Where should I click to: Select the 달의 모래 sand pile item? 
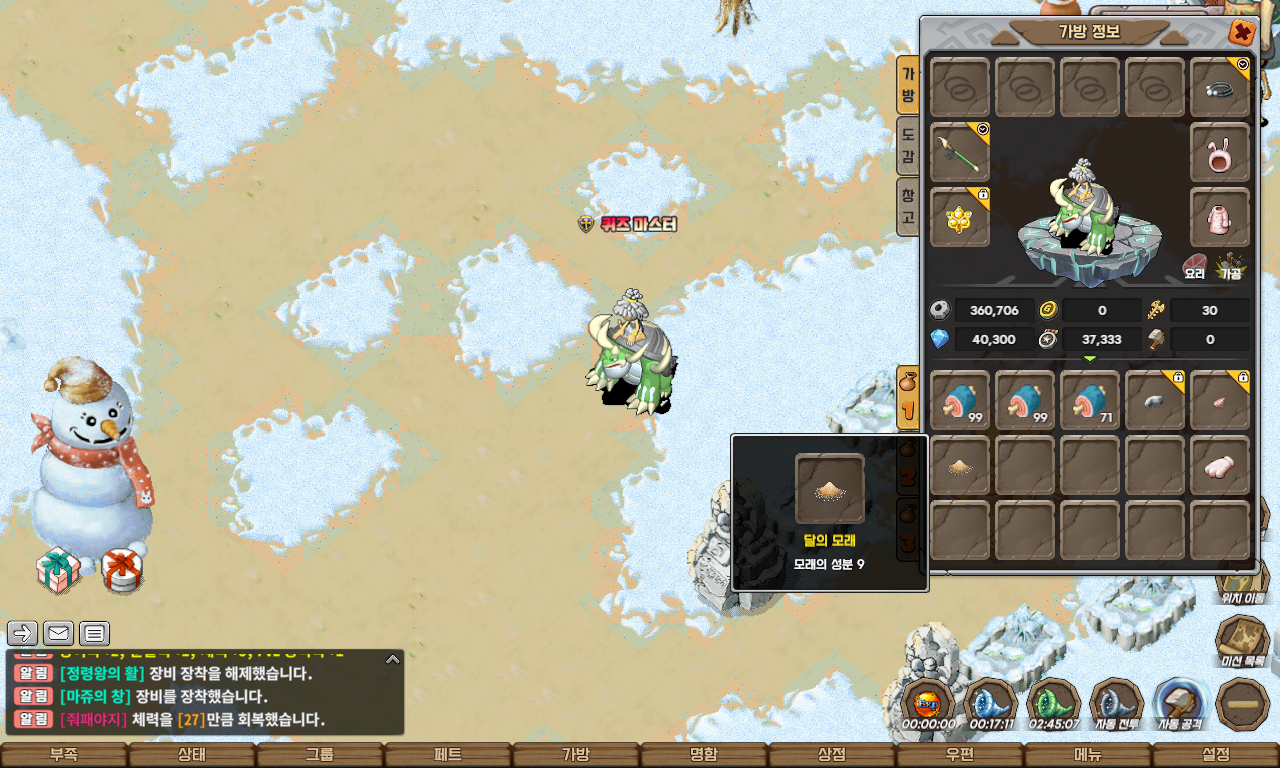[960, 465]
